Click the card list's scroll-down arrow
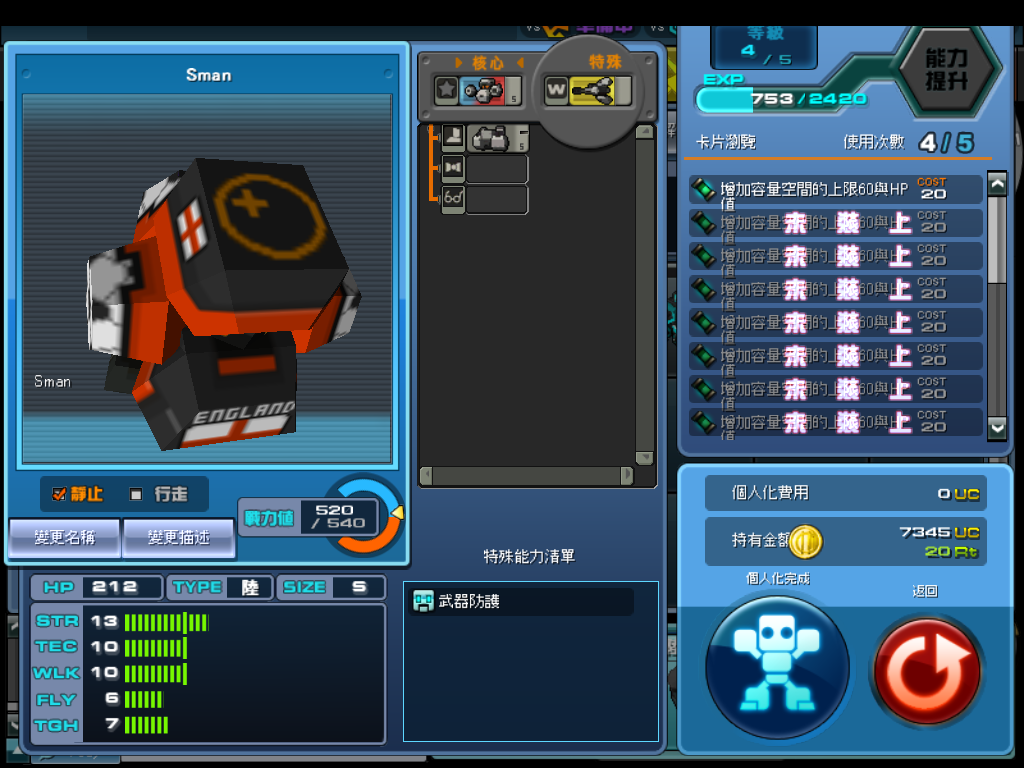This screenshot has width=1024, height=768. [x=997, y=427]
